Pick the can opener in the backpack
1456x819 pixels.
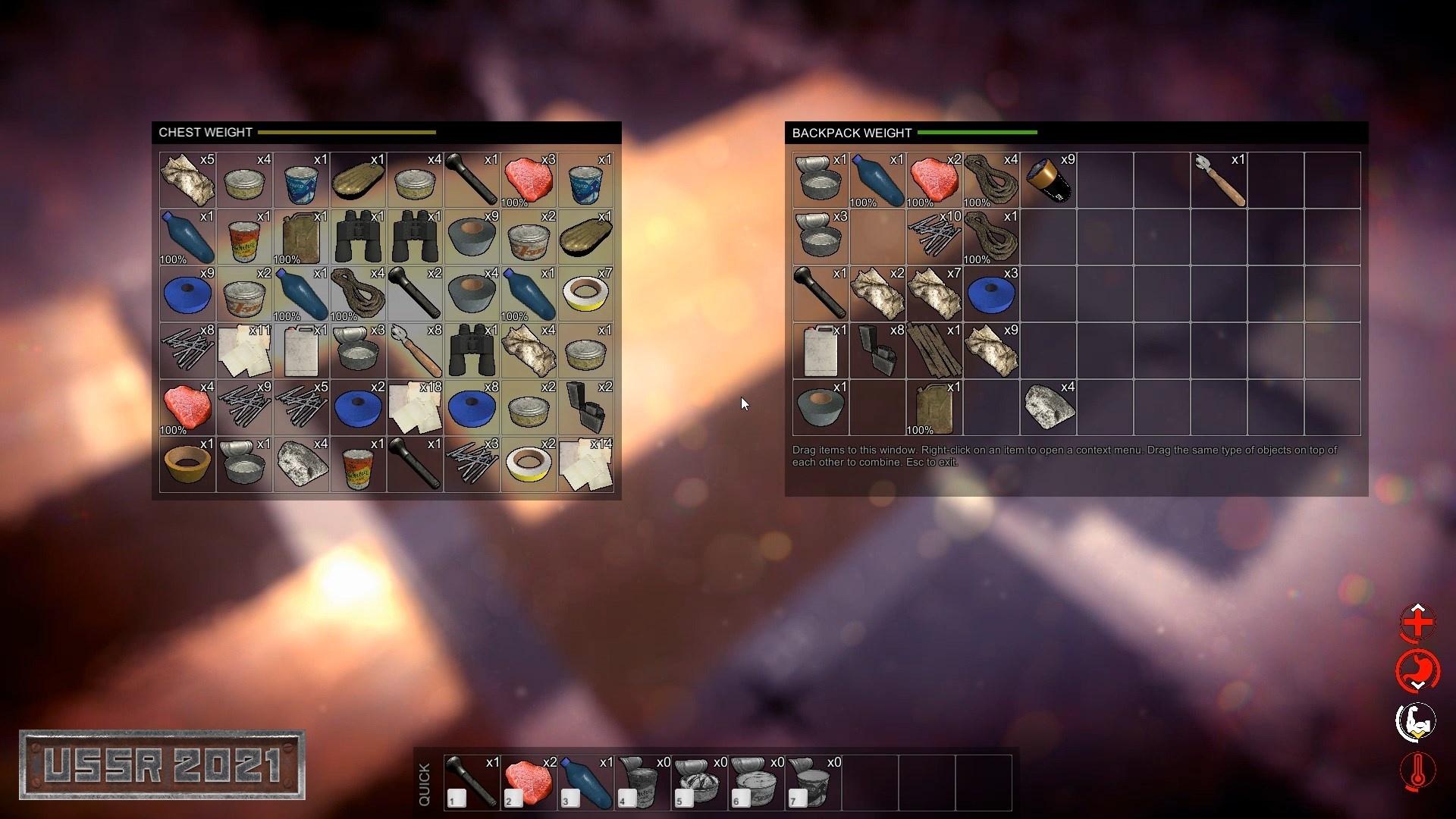[x=1219, y=180]
